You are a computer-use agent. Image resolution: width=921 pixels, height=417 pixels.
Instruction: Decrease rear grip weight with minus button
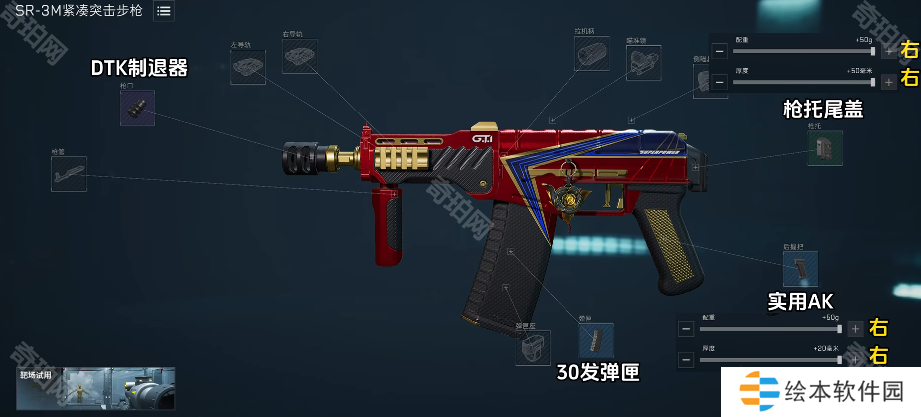pos(685,328)
